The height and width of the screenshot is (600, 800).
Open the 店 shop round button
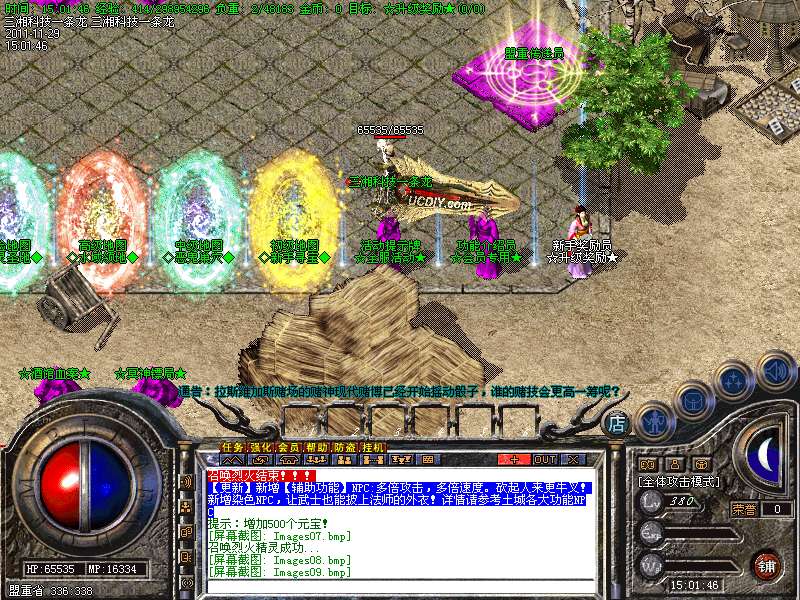tap(618, 423)
